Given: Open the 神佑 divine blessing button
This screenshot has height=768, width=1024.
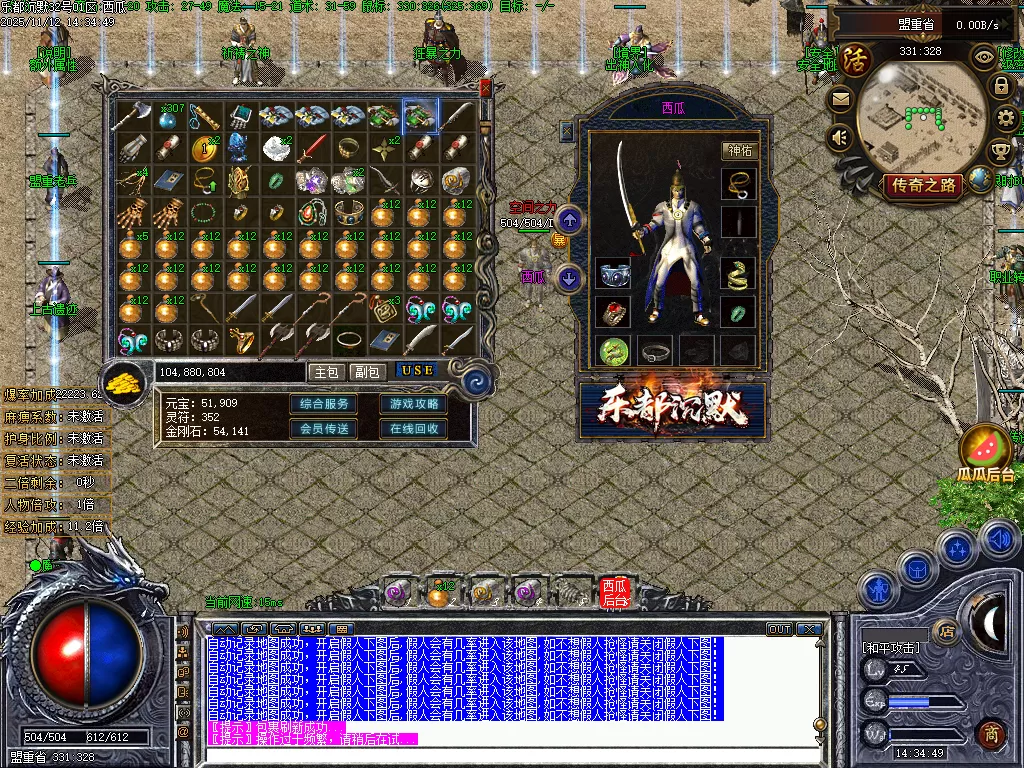Looking at the screenshot, I should [x=739, y=151].
